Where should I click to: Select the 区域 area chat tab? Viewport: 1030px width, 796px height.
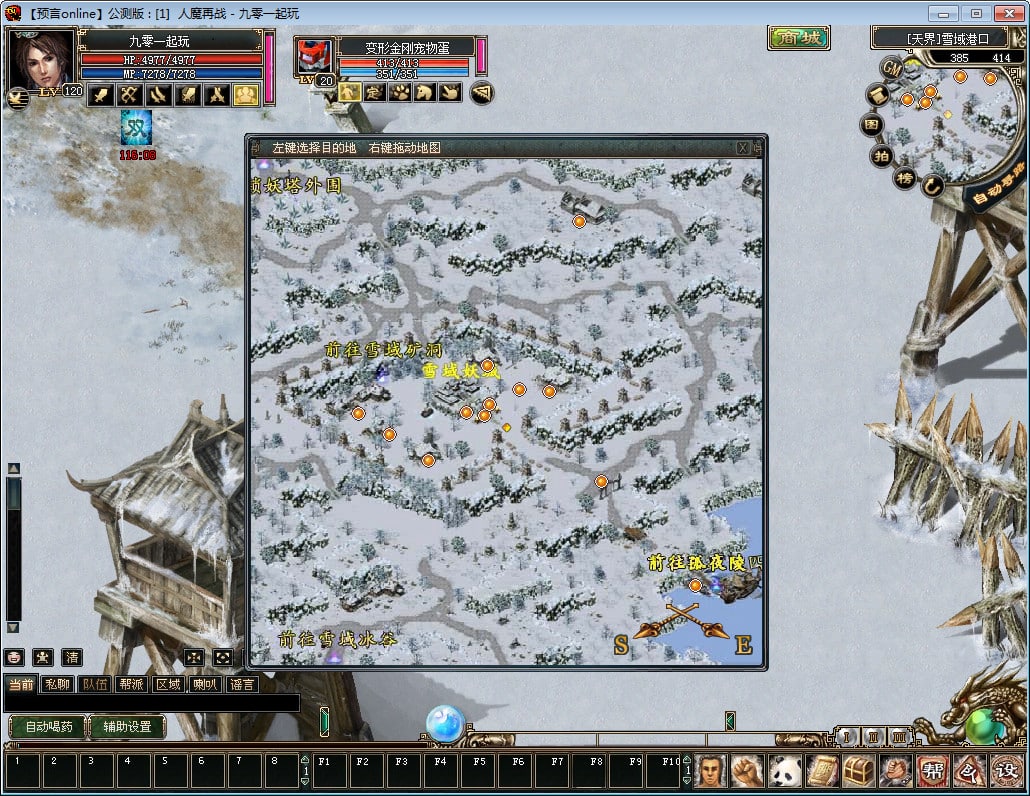click(168, 685)
